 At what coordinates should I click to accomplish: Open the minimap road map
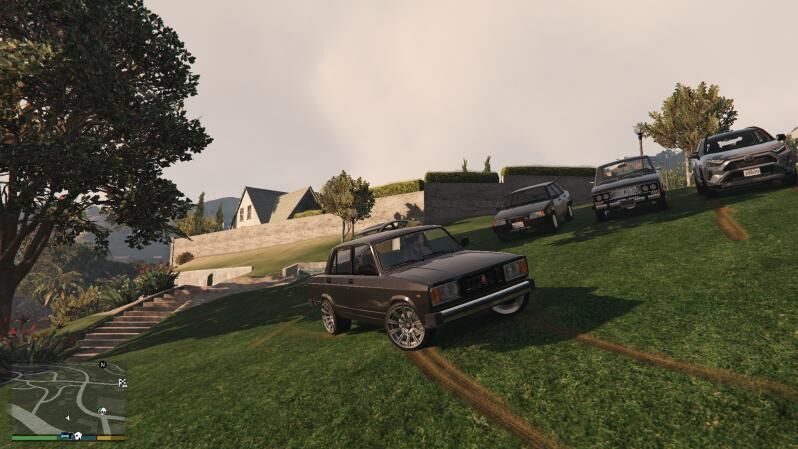click(x=68, y=398)
